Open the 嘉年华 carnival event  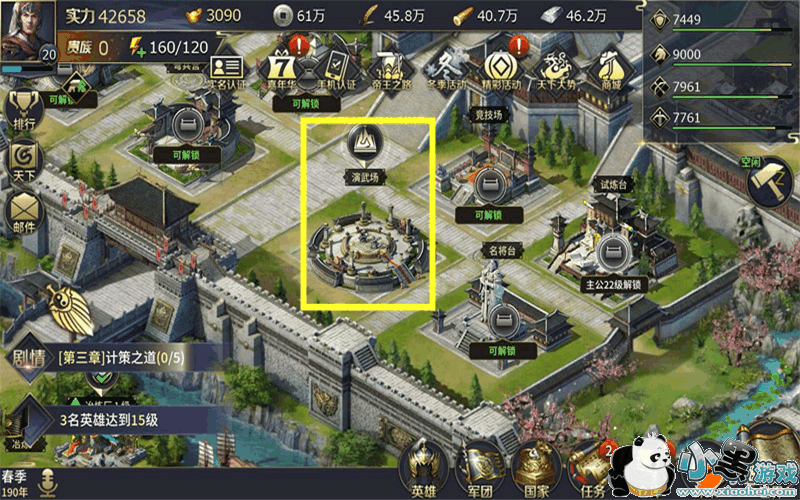(283, 68)
